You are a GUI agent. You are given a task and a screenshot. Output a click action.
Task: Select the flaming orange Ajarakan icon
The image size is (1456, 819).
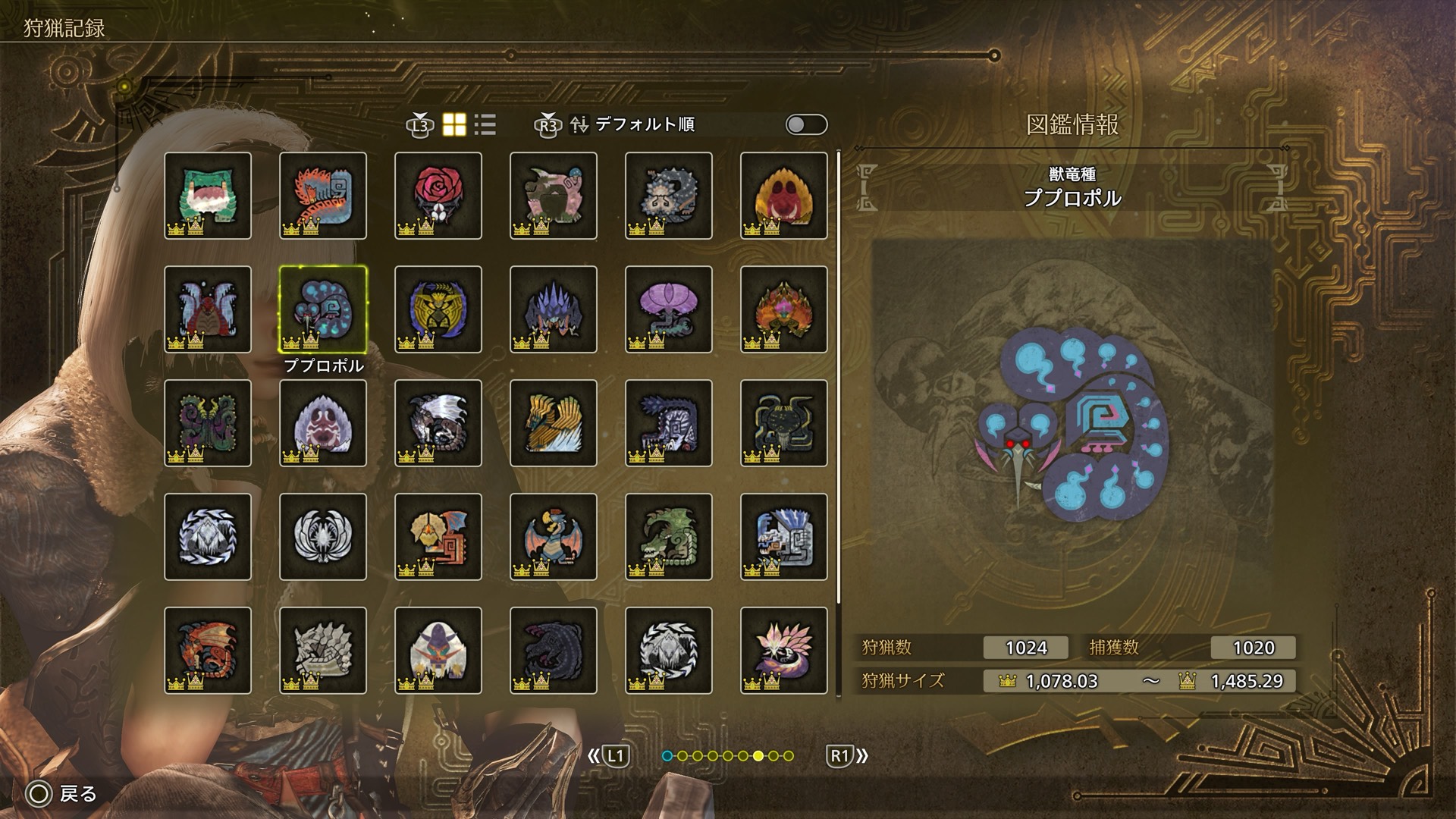(784, 309)
